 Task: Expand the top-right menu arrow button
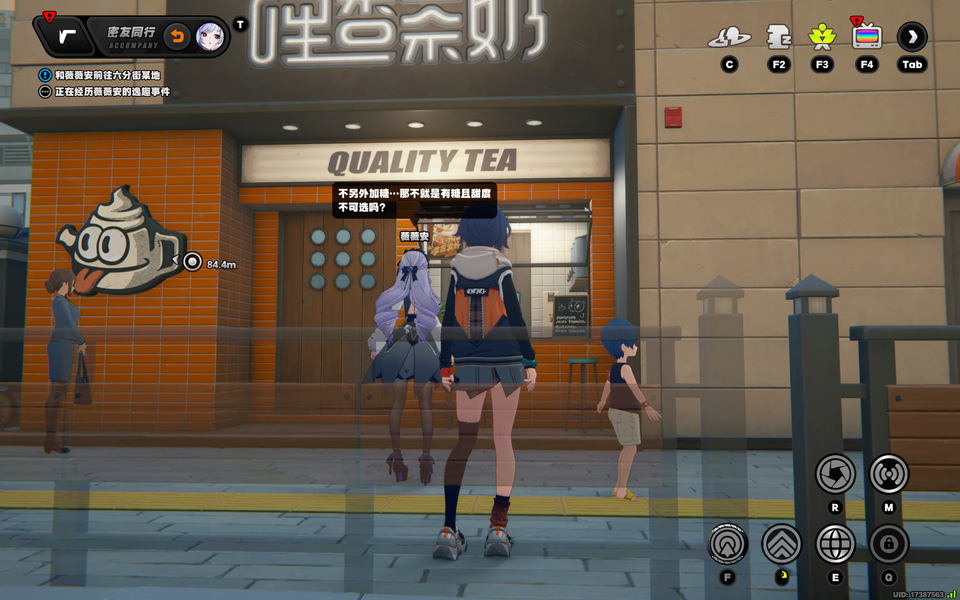[912, 37]
